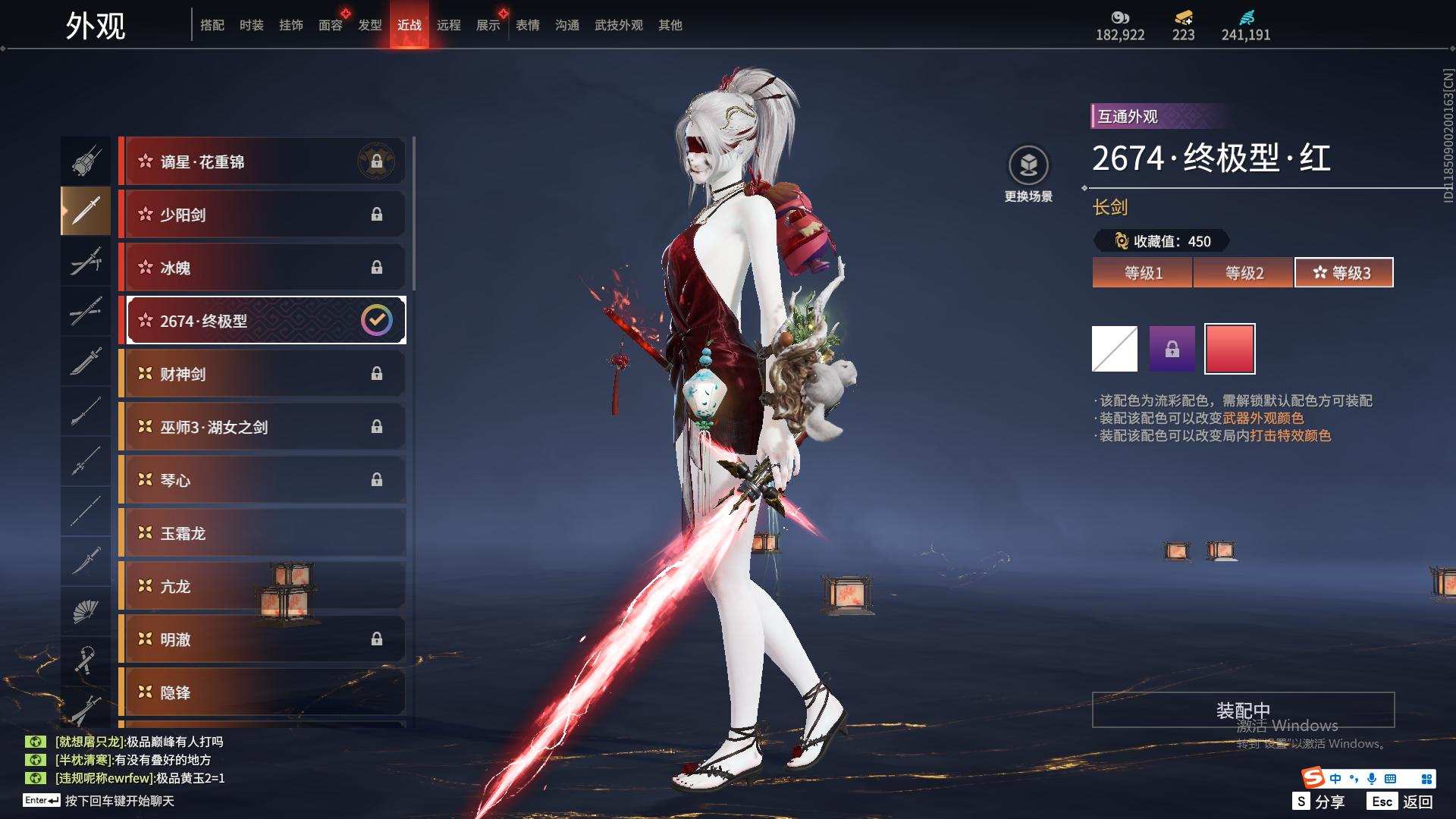Viewport: 1456px width, 819px height.
Task: Choose the 隐锋 skin row
Action: point(262,692)
